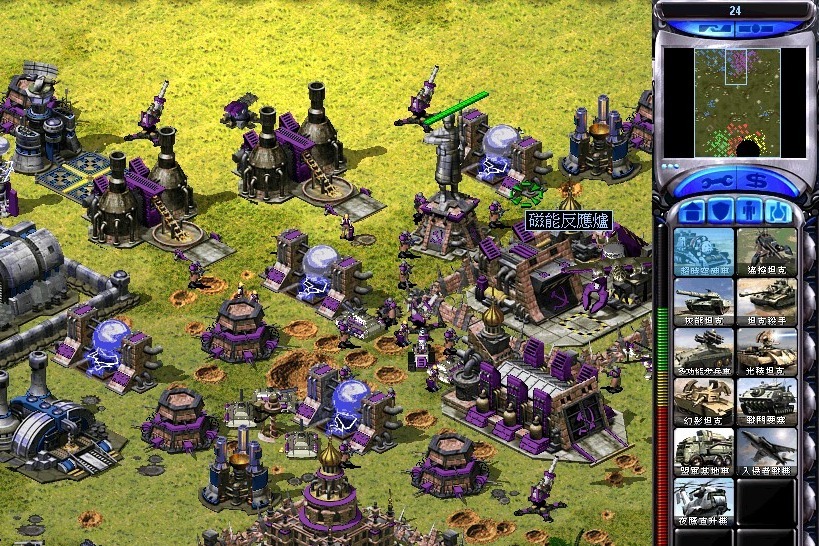
Task: Select the Prism Tank (光稜坦克) icon
Action: click(766, 351)
